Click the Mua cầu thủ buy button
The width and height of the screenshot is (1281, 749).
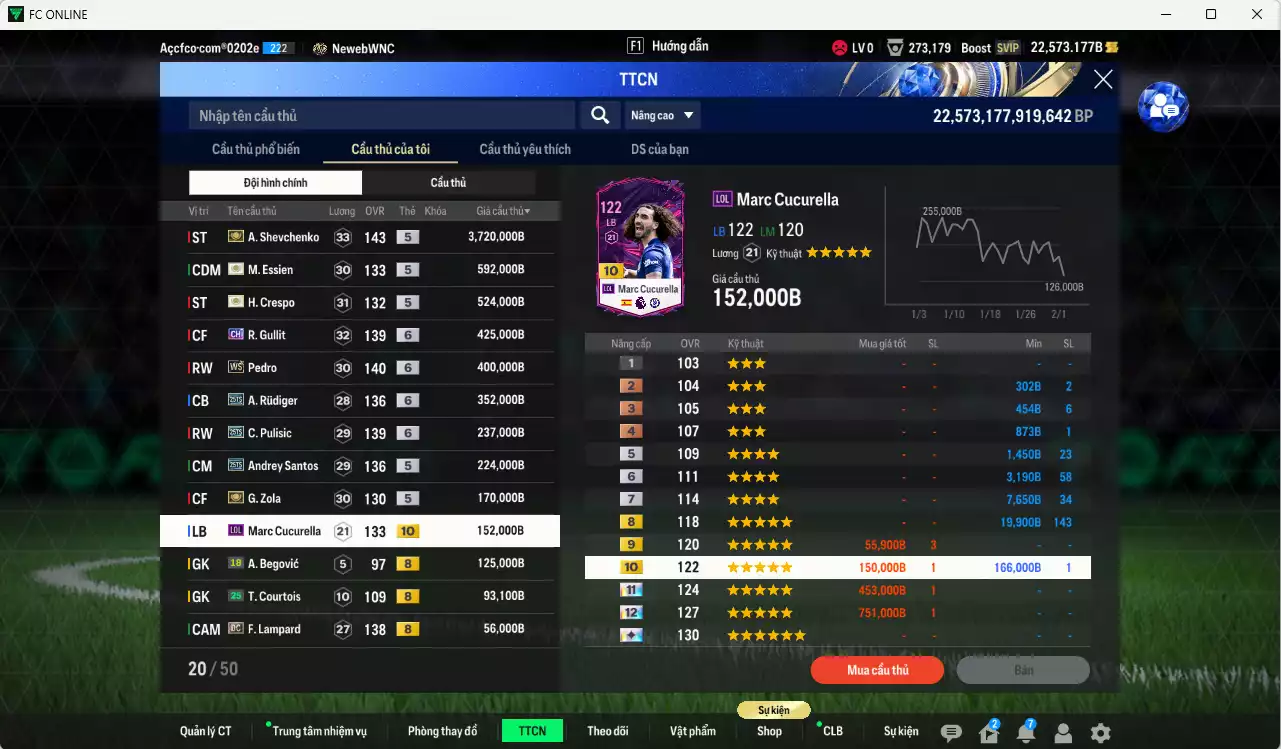point(877,670)
